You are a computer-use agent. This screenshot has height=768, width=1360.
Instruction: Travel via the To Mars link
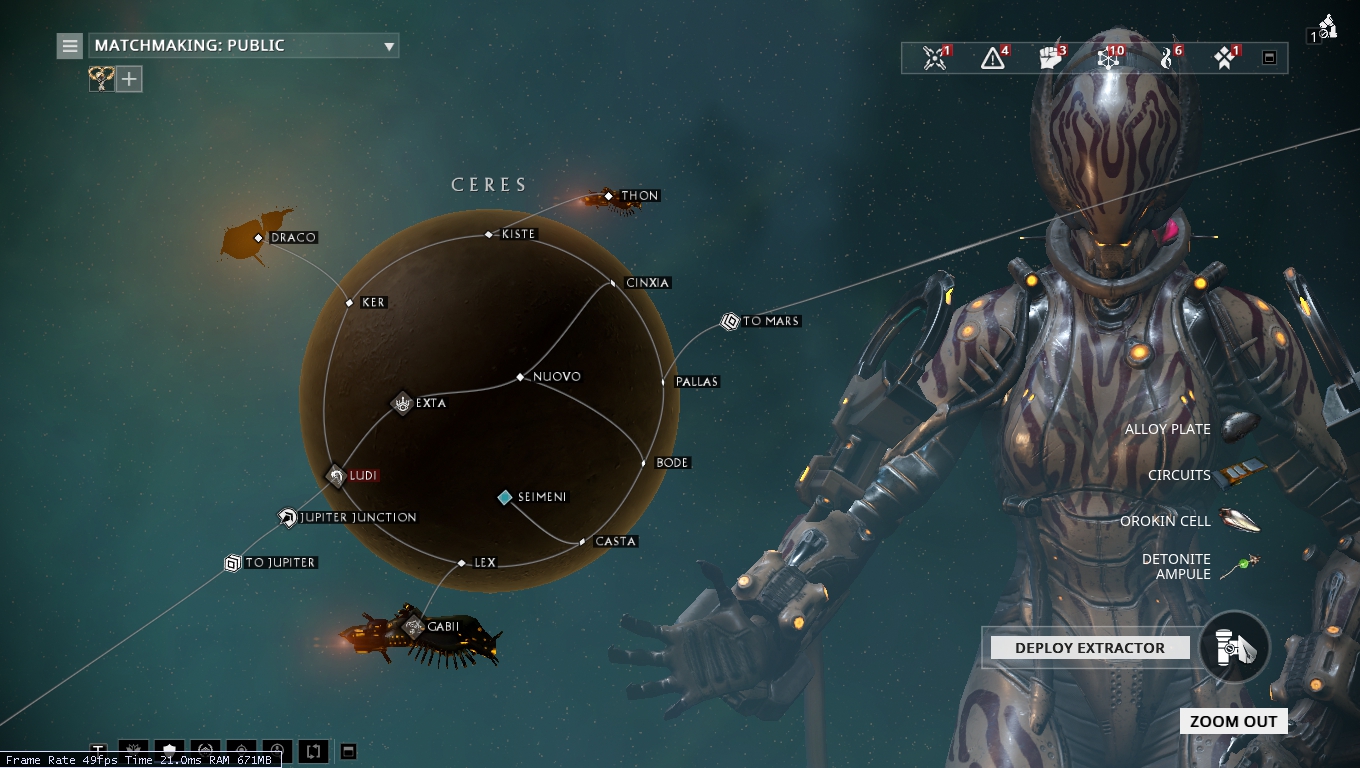730,322
